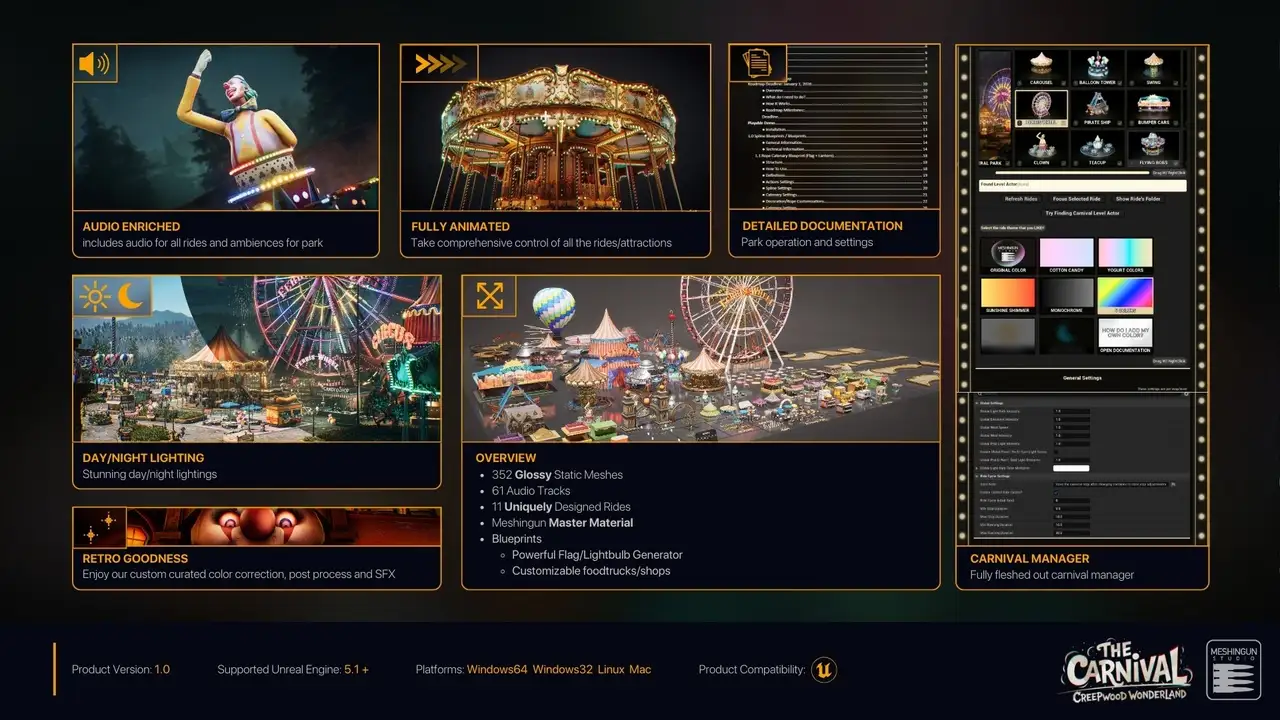Click Try Finding Carnival Level Actor

click(x=1082, y=213)
